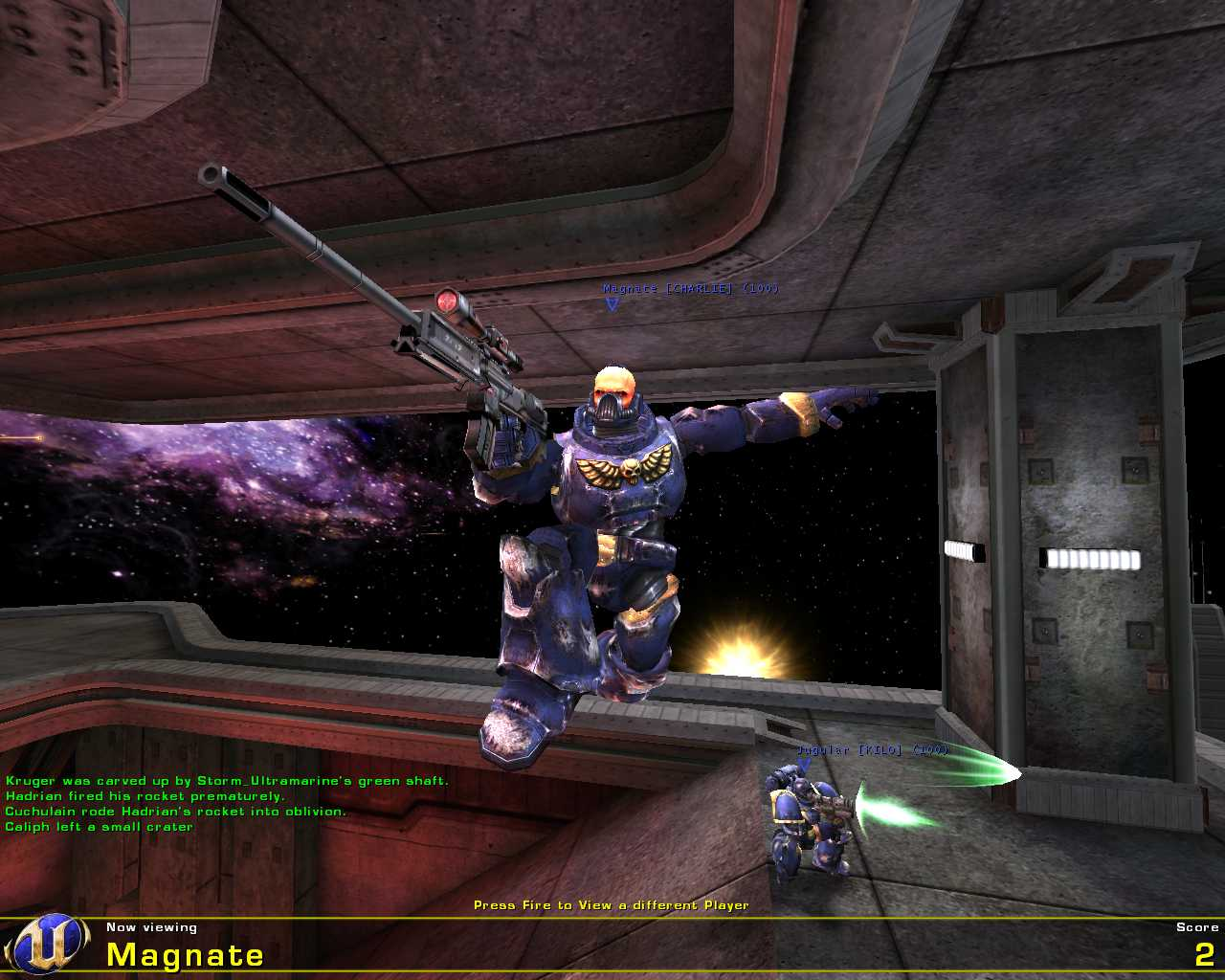This screenshot has height=980, width=1225.
Task: Click the score value showing 2
Action: 1206,953
